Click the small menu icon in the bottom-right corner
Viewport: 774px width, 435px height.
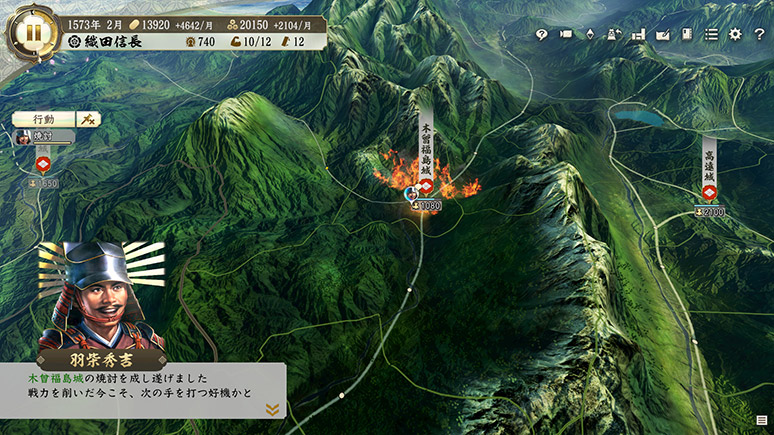click(762, 420)
